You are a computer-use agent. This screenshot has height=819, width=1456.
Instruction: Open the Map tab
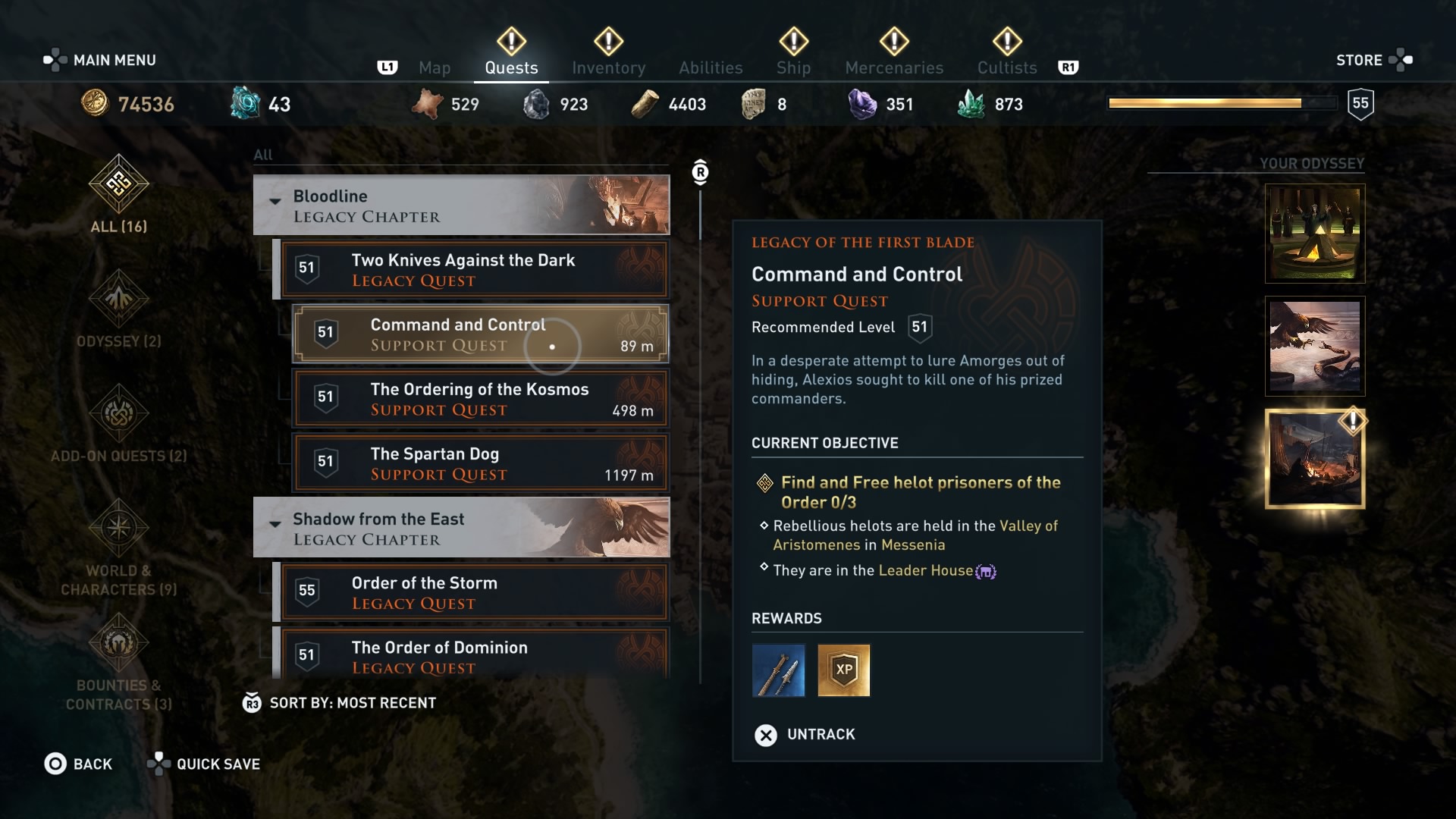click(435, 67)
